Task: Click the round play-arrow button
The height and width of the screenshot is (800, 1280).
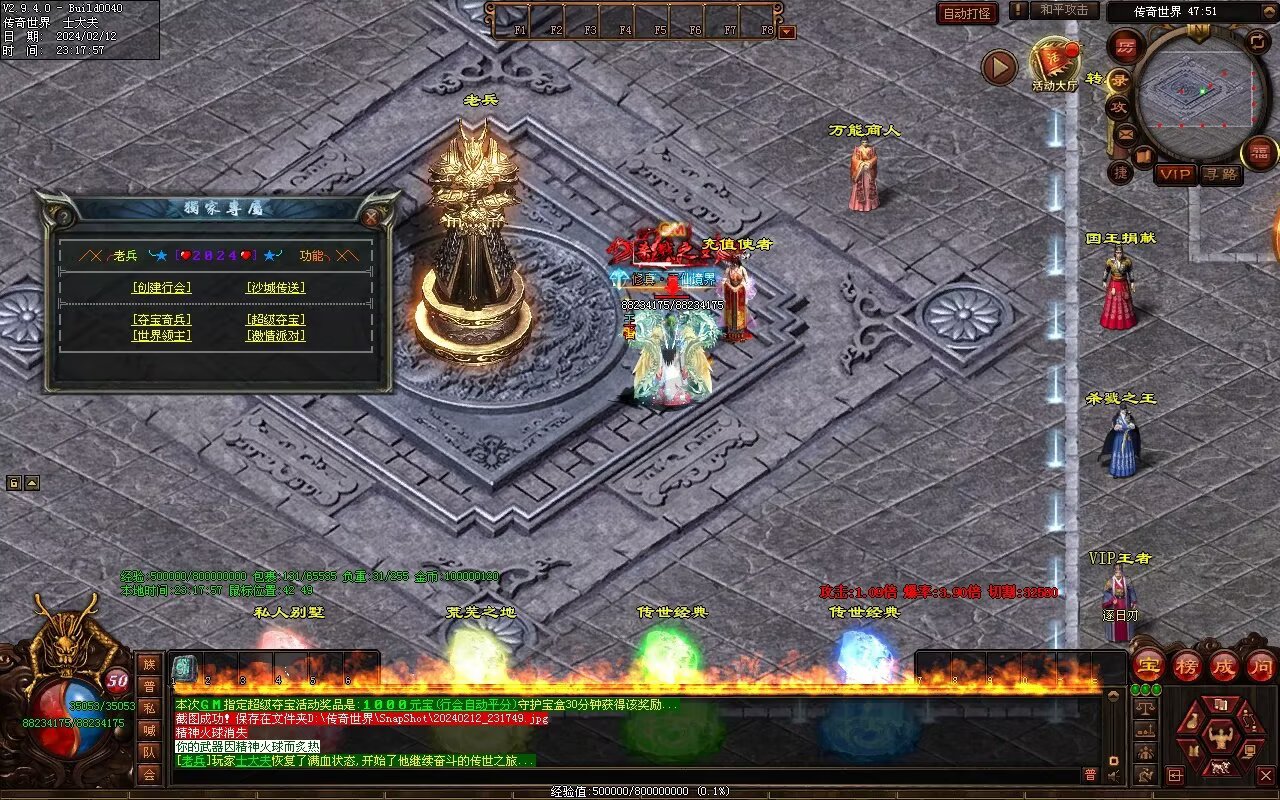Action: click(x=998, y=67)
